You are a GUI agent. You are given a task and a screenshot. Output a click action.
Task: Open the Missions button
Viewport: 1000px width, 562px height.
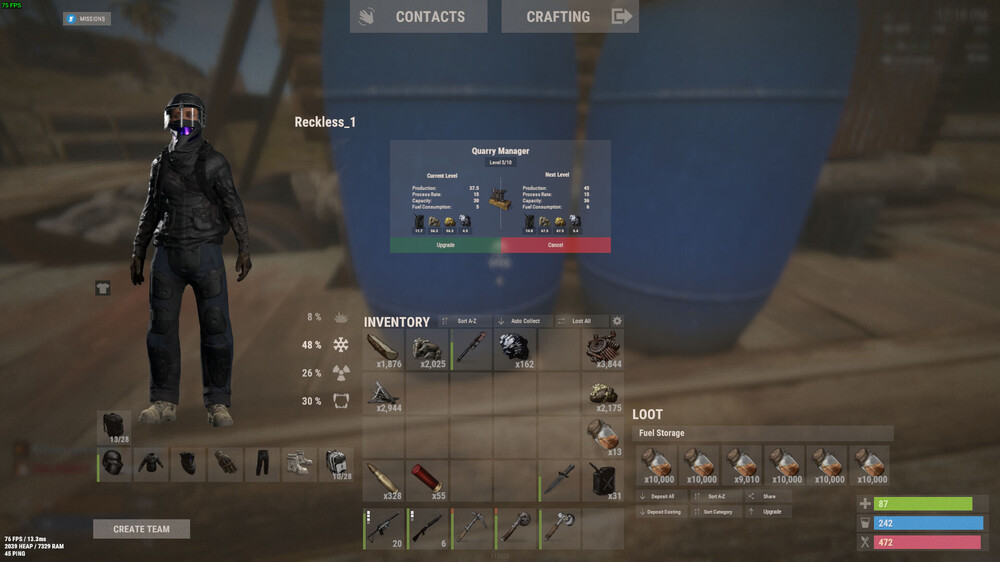coord(87,19)
